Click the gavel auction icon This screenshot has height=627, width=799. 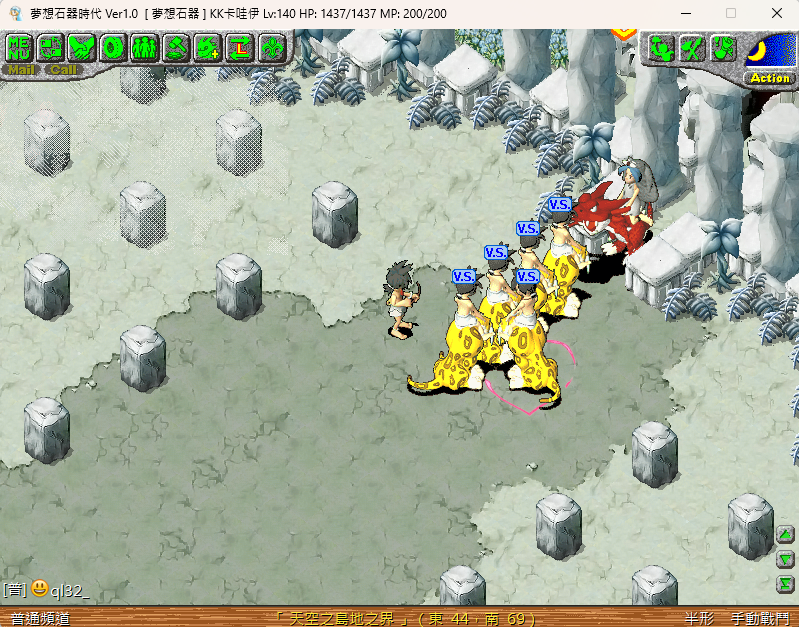click(x=176, y=47)
